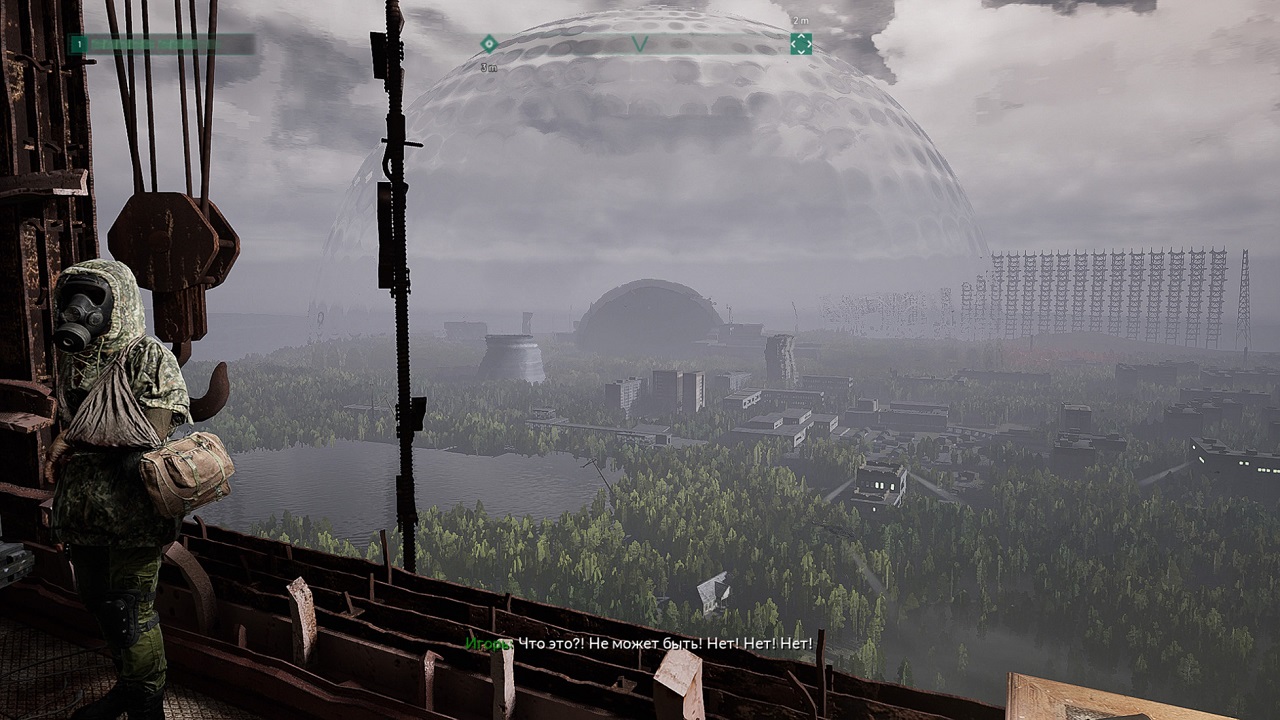Select the objective tracker in the top-left
The image size is (1280, 720).
click(x=161, y=44)
